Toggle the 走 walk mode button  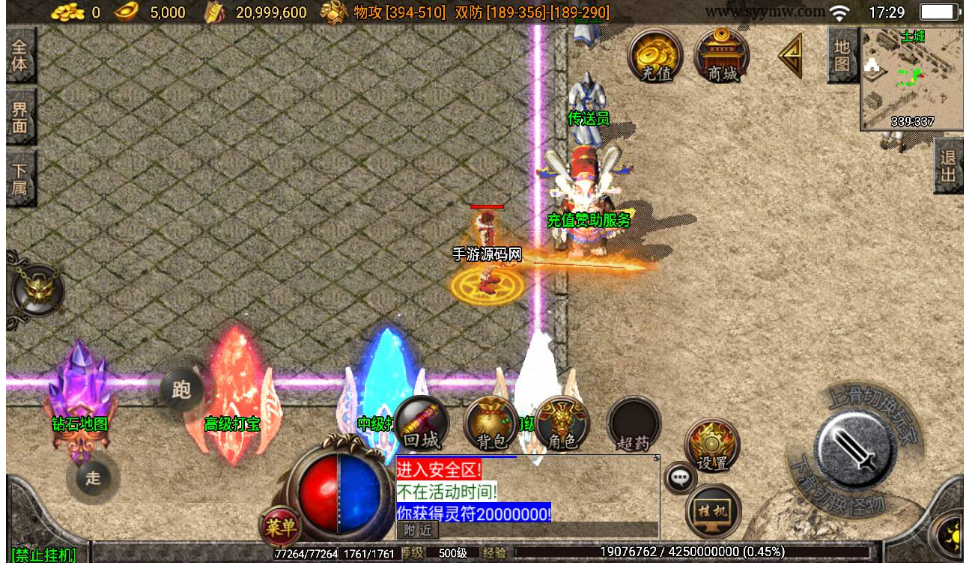[92, 478]
